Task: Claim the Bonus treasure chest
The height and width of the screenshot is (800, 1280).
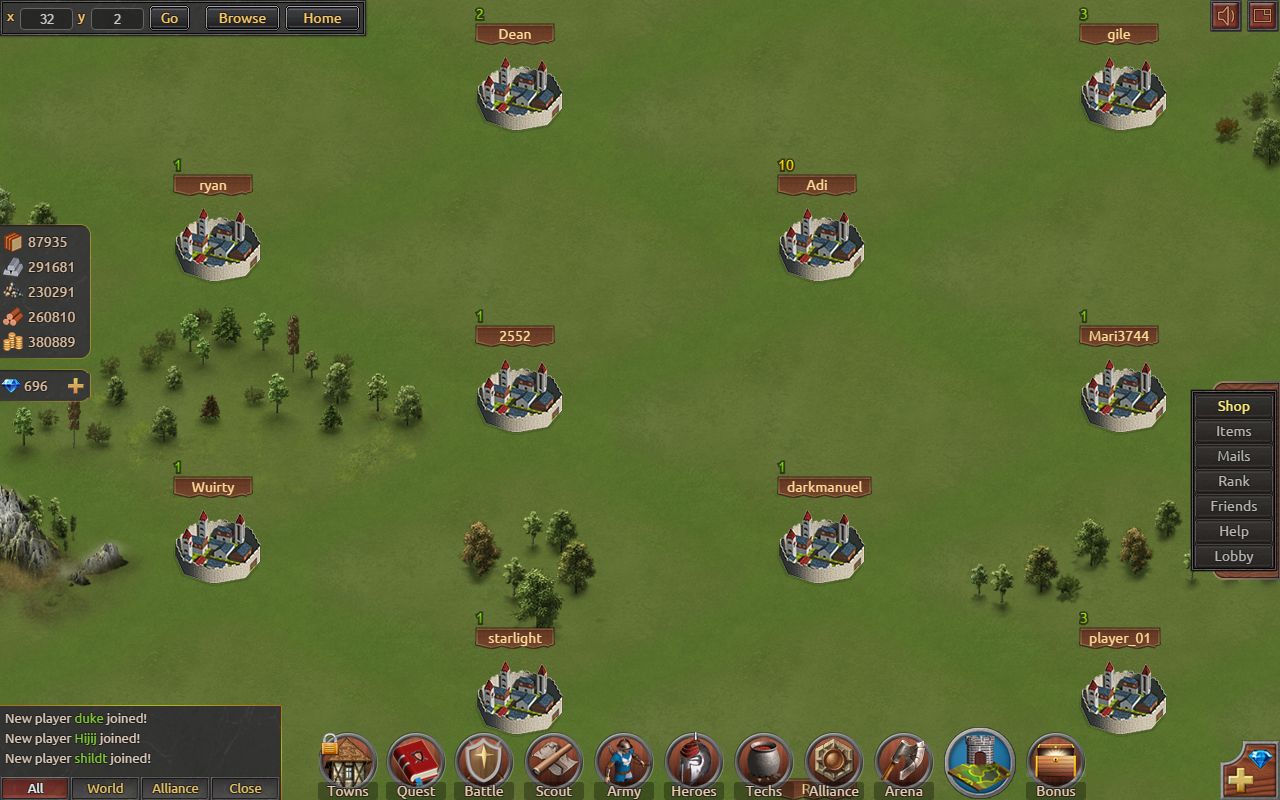Action: click(x=1055, y=764)
